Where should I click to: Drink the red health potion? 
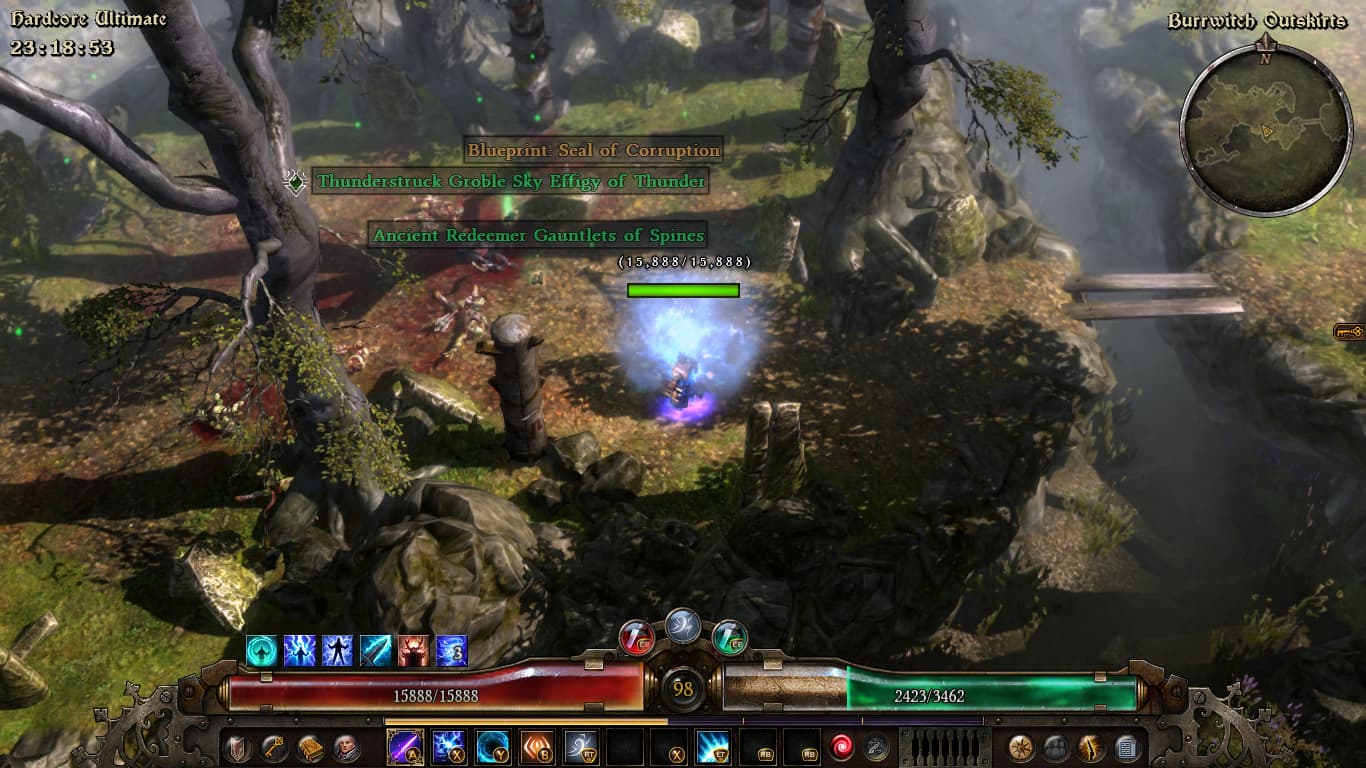point(637,637)
